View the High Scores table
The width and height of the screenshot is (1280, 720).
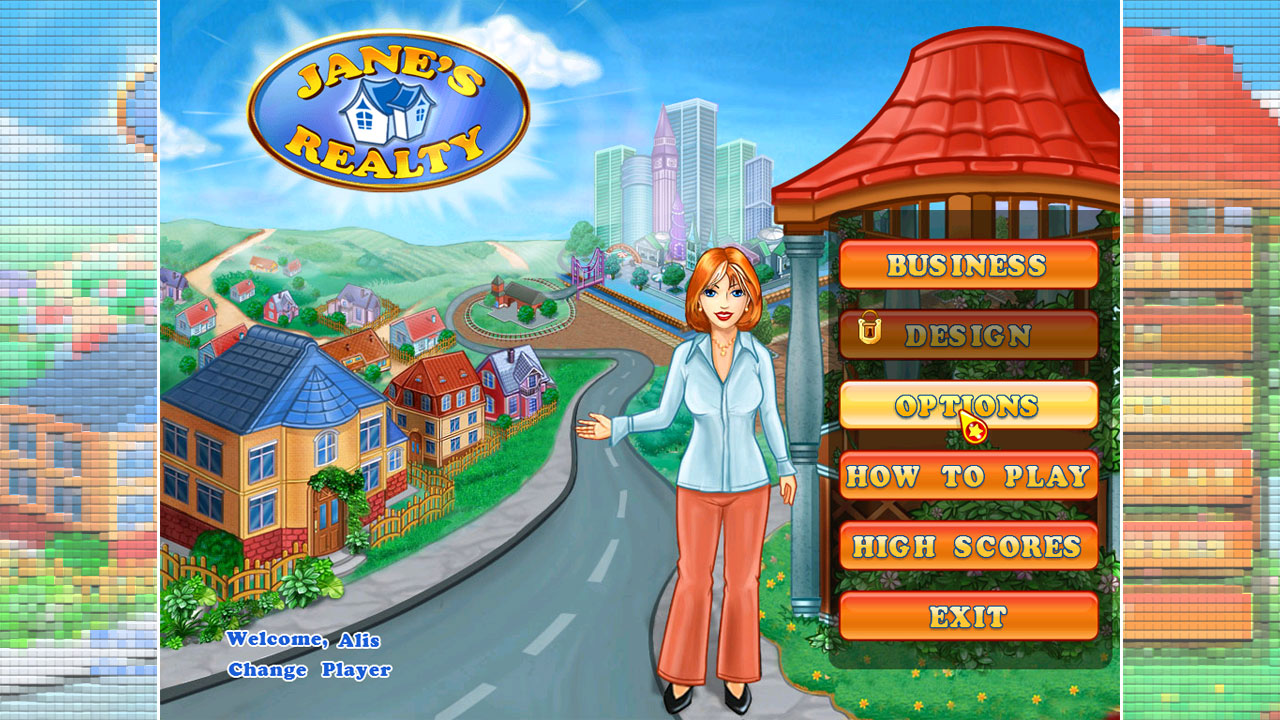(x=967, y=546)
